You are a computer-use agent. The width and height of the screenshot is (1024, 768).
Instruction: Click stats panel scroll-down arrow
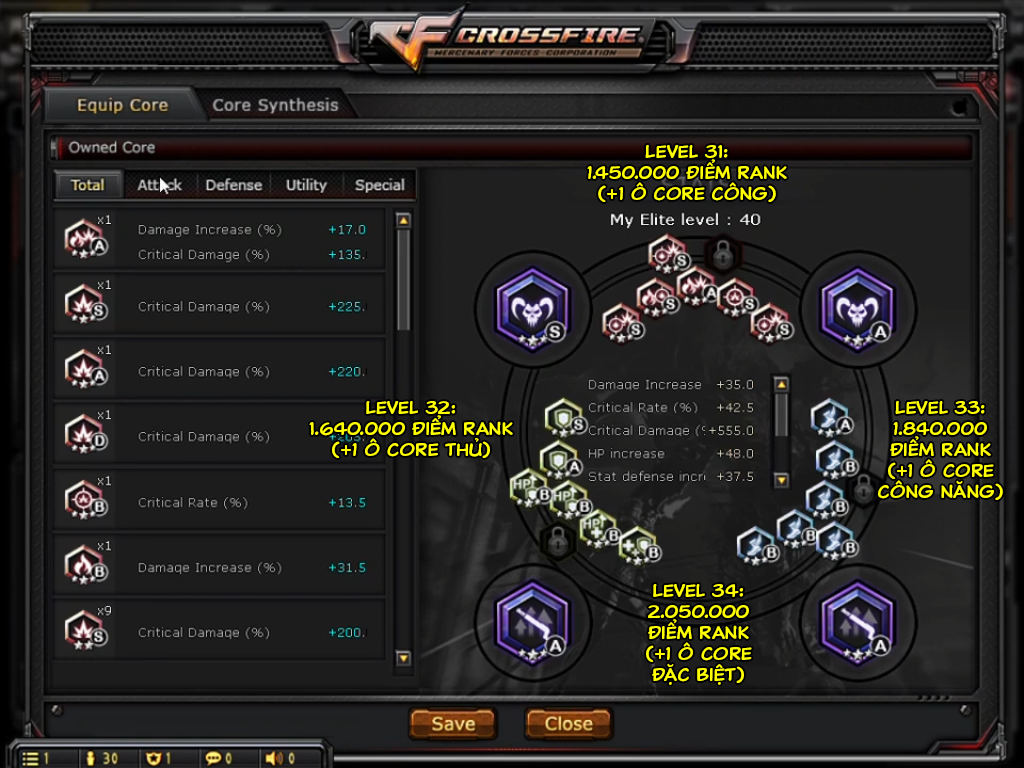782,481
